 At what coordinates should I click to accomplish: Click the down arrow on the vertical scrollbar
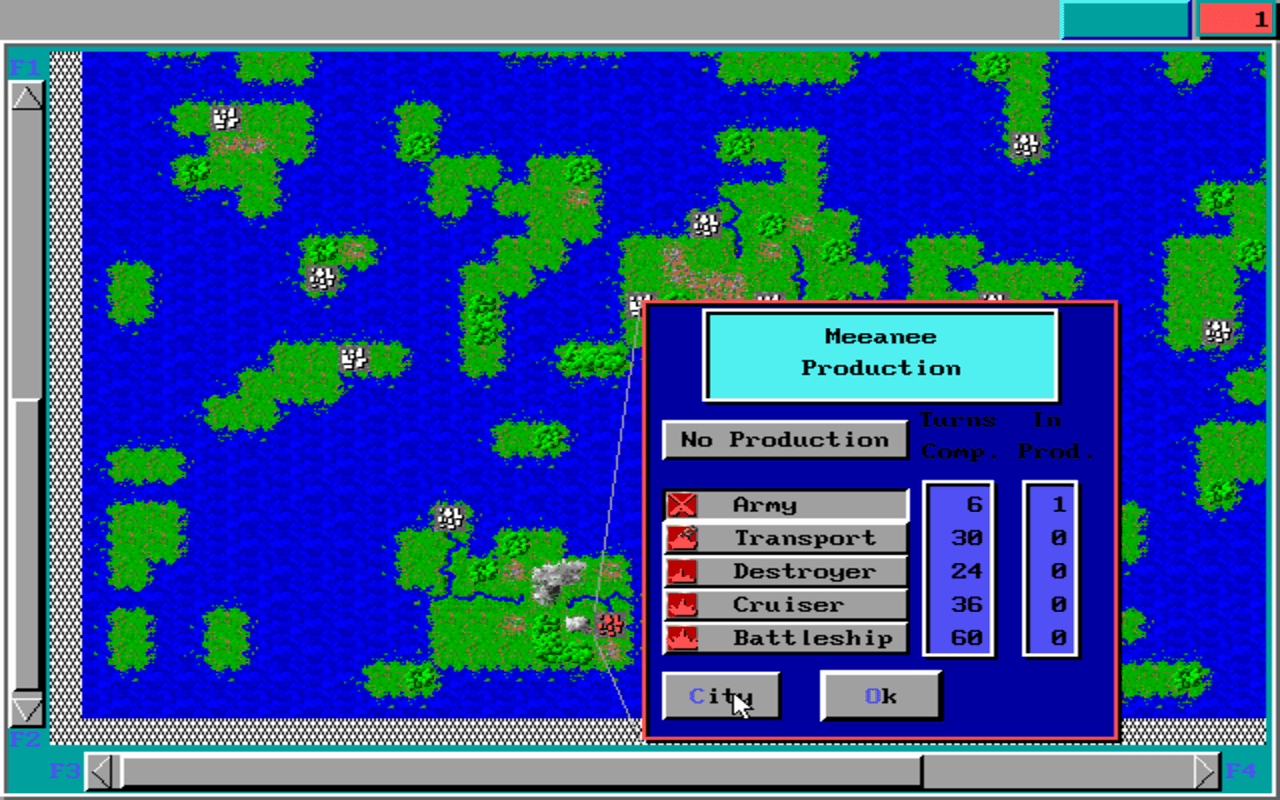[29, 711]
